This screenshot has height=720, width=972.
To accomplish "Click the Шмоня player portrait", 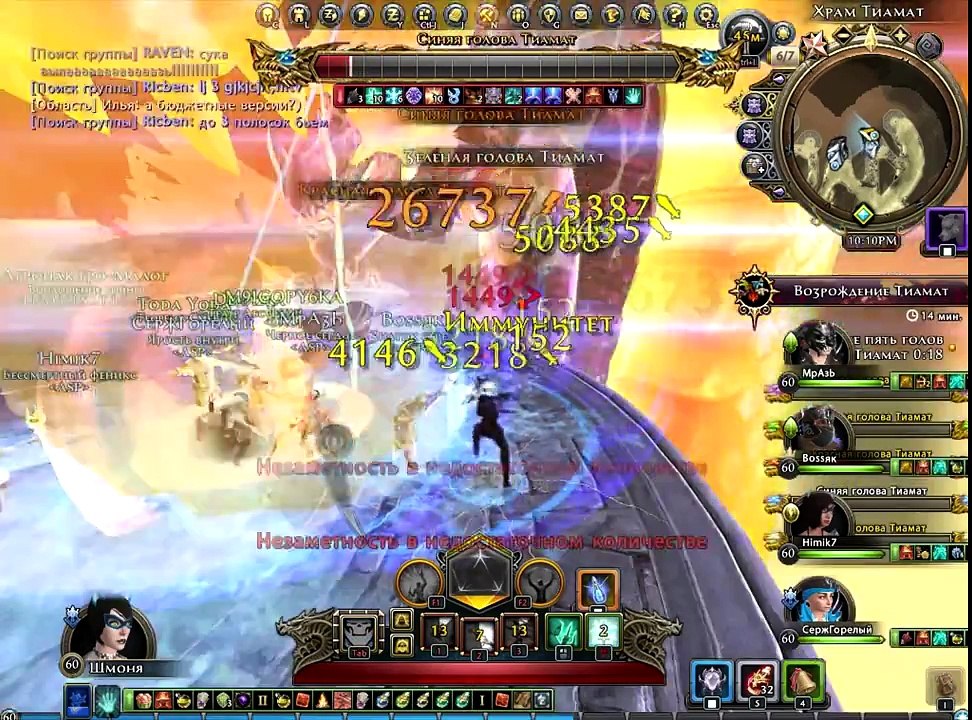I will point(103,628).
